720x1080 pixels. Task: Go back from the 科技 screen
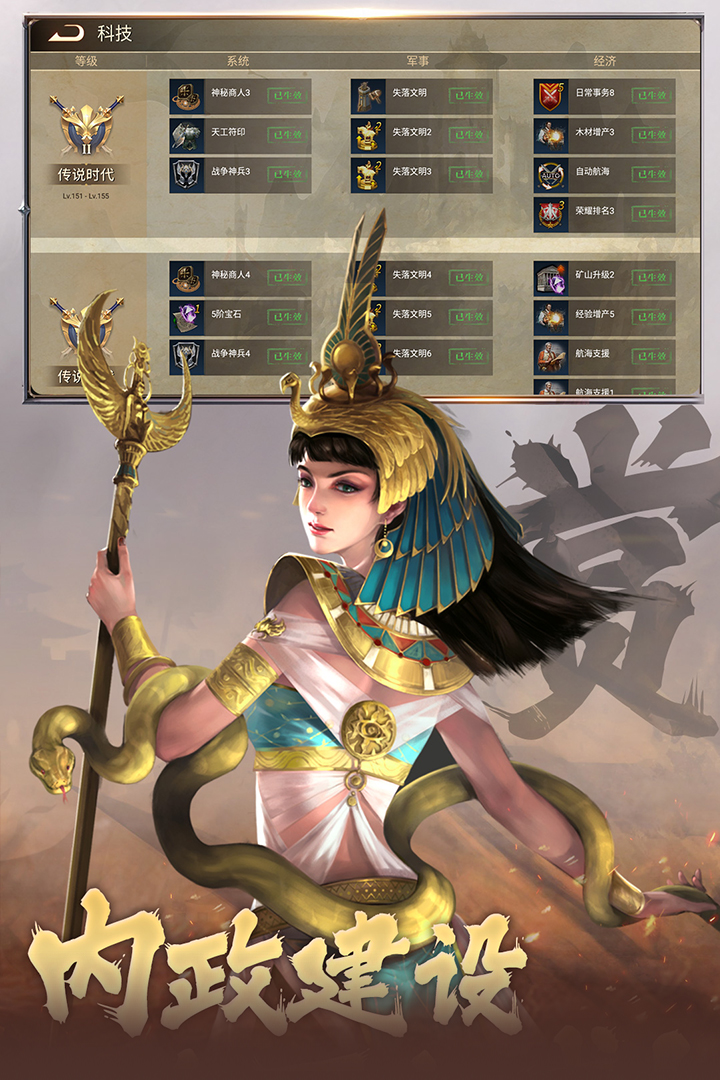pyautogui.click(x=66, y=33)
